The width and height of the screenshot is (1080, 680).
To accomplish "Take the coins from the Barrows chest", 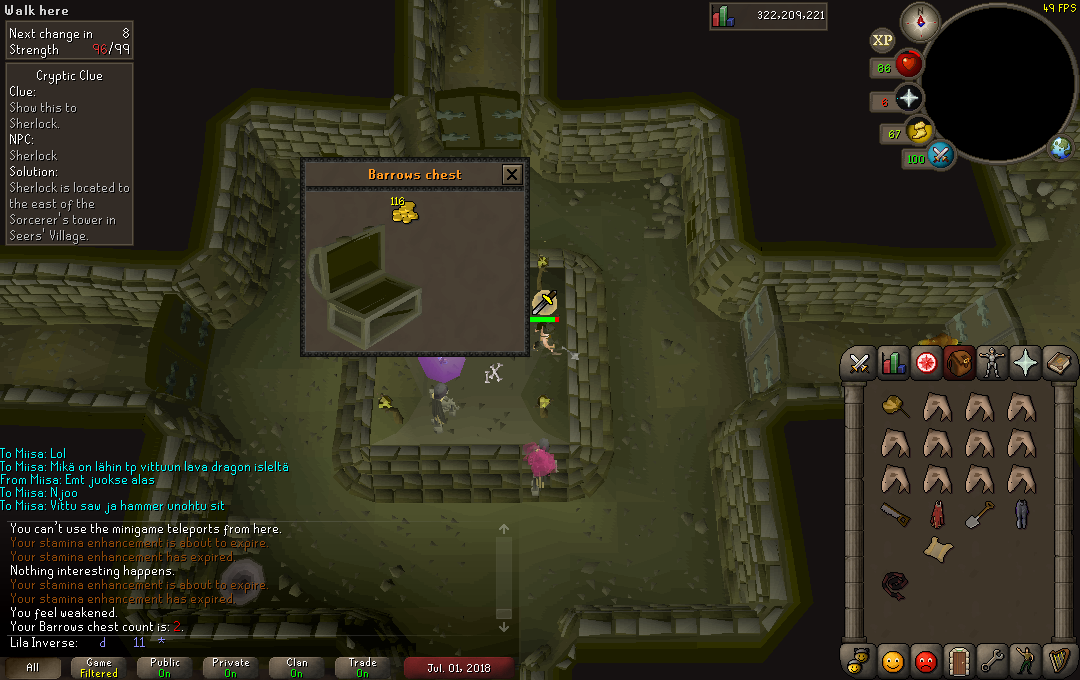I will pyautogui.click(x=404, y=211).
